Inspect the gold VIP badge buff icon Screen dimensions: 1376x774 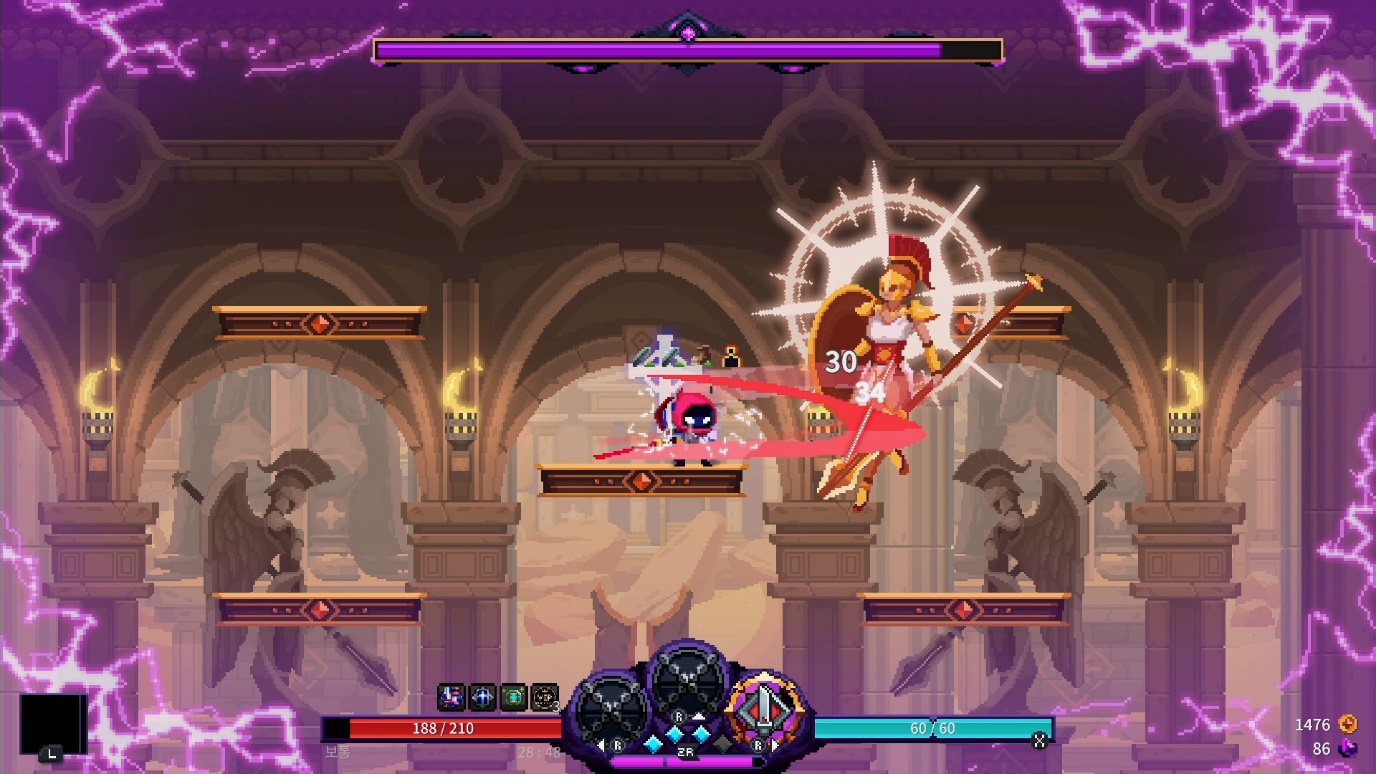tap(544, 697)
